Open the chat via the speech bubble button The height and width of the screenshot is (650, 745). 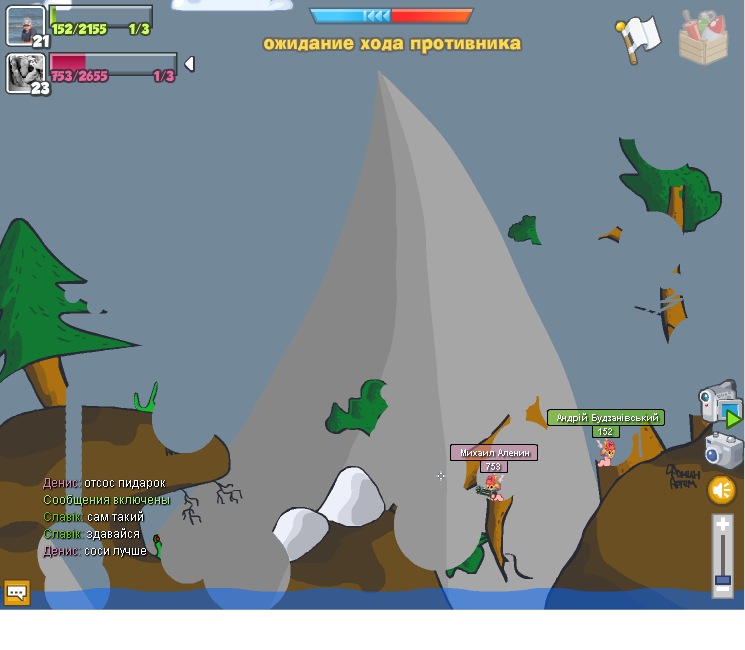pyautogui.click(x=17, y=592)
